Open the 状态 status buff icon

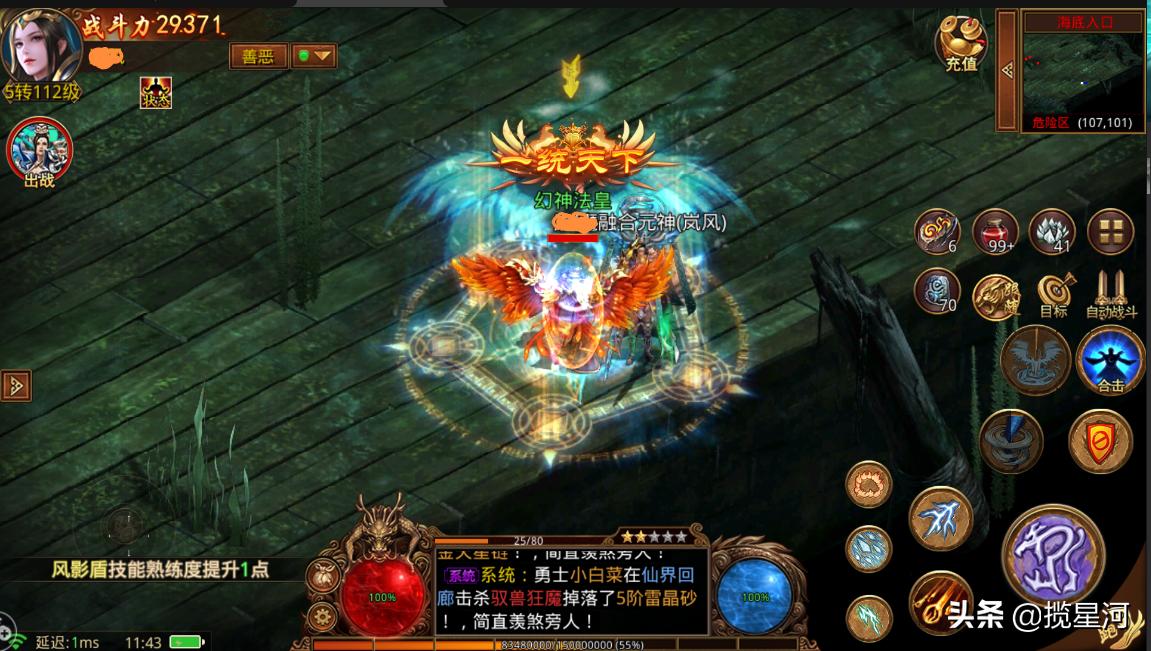point(155,93)
